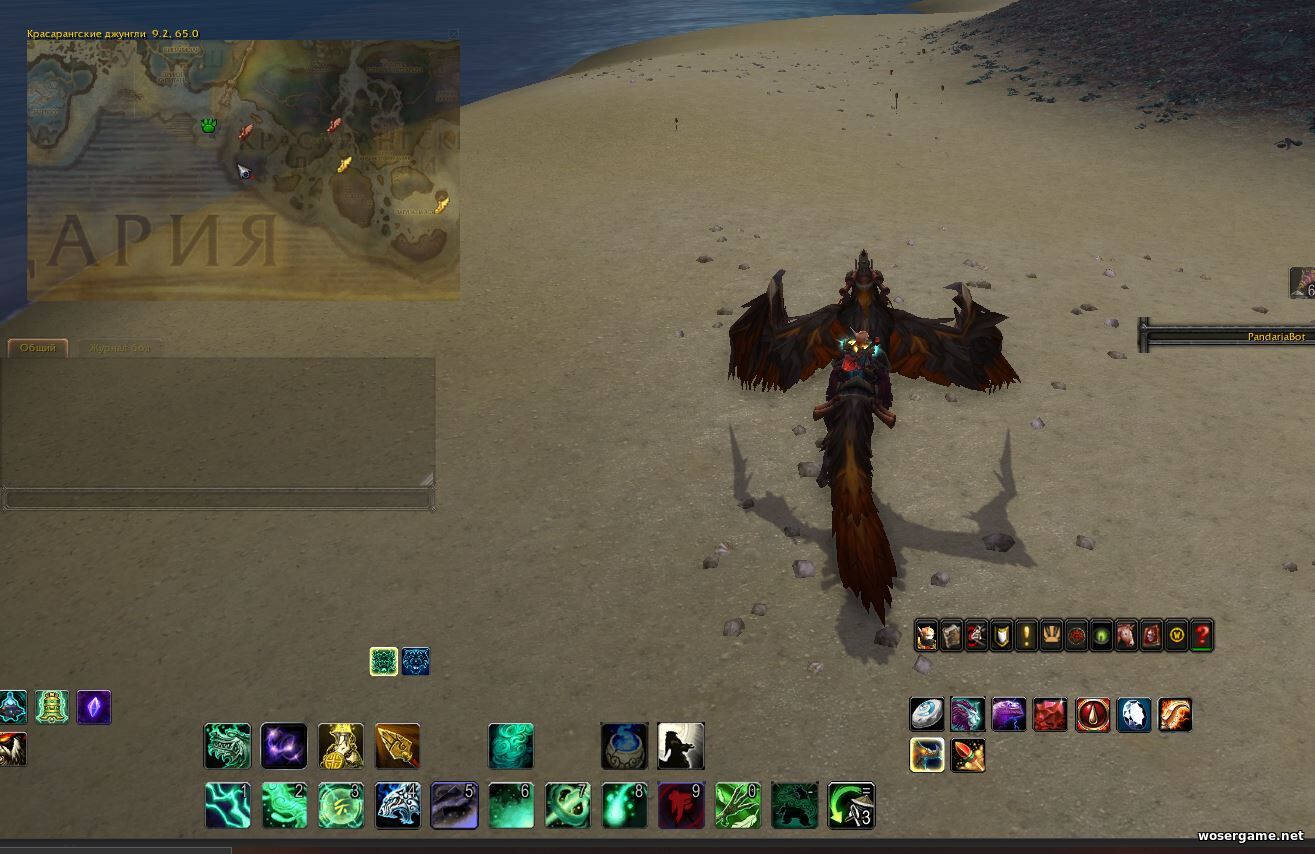Click the blue-flame urn ability icon
1315x854 pixels.
coord(624,746)
